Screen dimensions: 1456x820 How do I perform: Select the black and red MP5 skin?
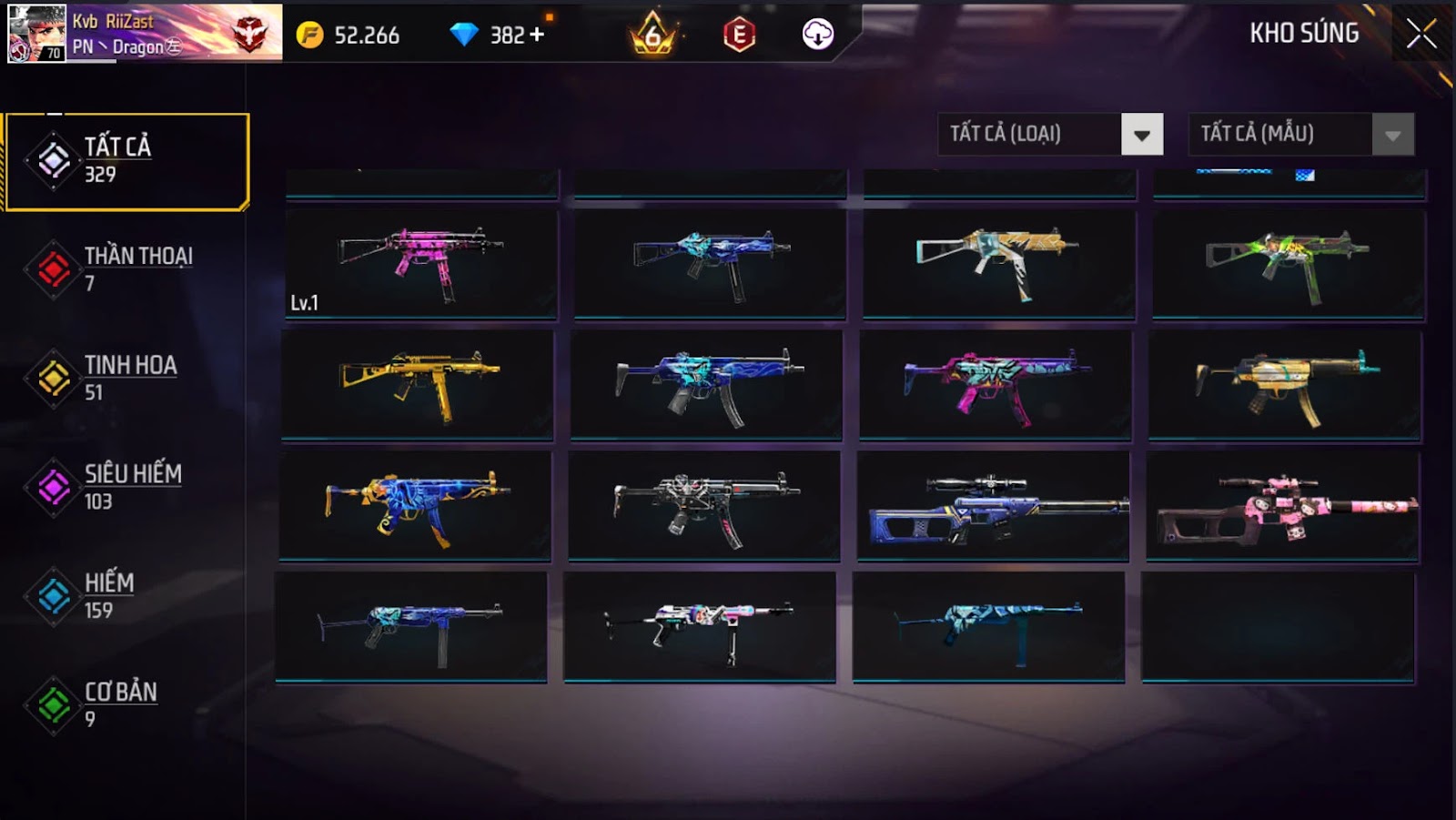tap(704, 506)
